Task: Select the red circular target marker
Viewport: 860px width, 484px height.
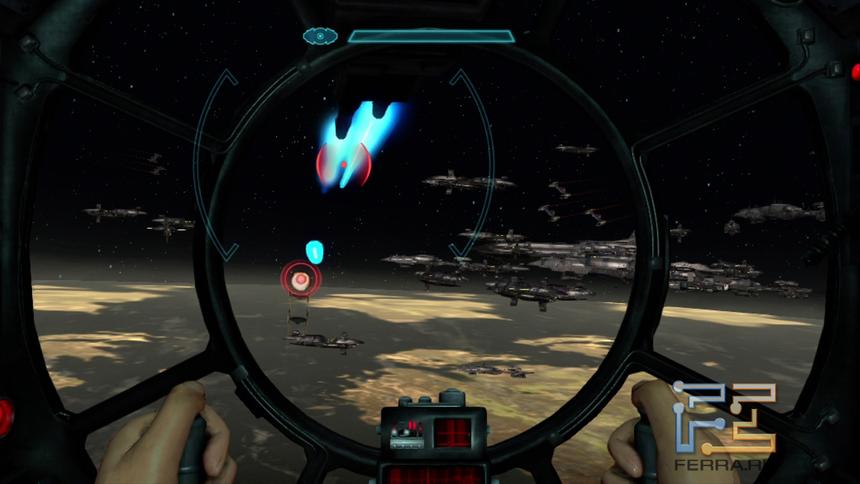Action: click(298, 277)
